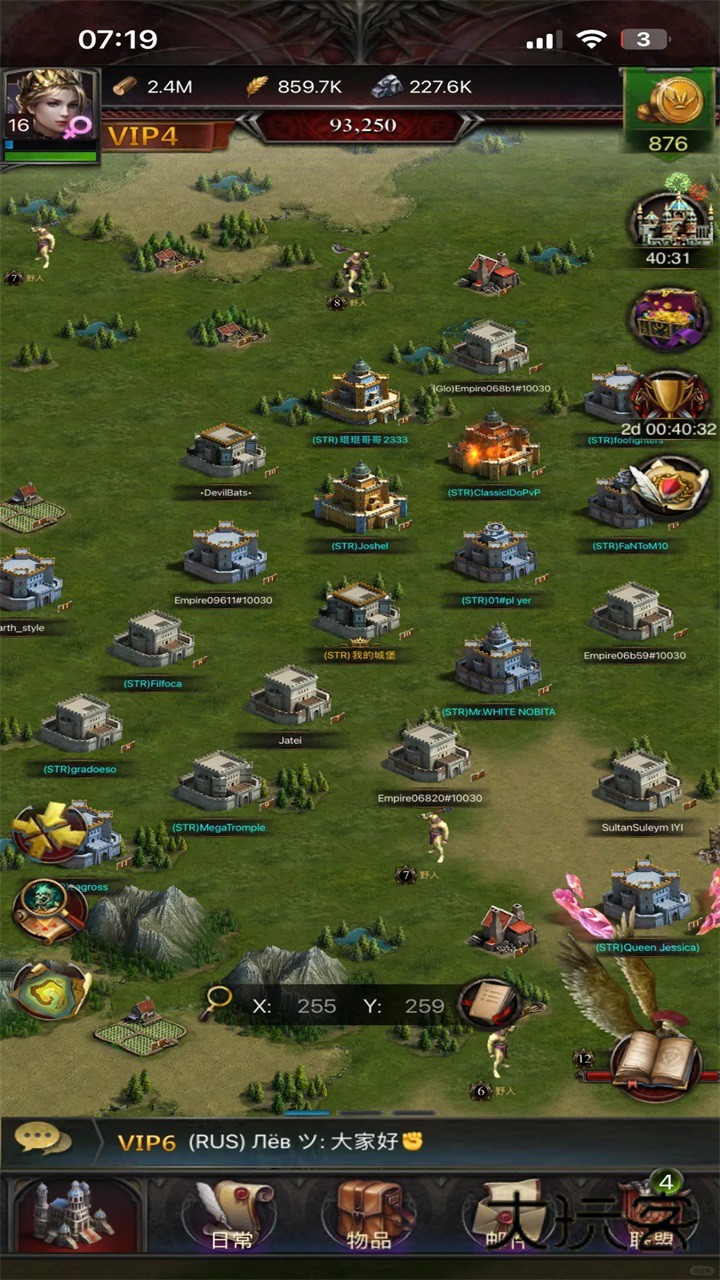
Task: Open the gold coin shop showing 876
Action: point(668,112)
